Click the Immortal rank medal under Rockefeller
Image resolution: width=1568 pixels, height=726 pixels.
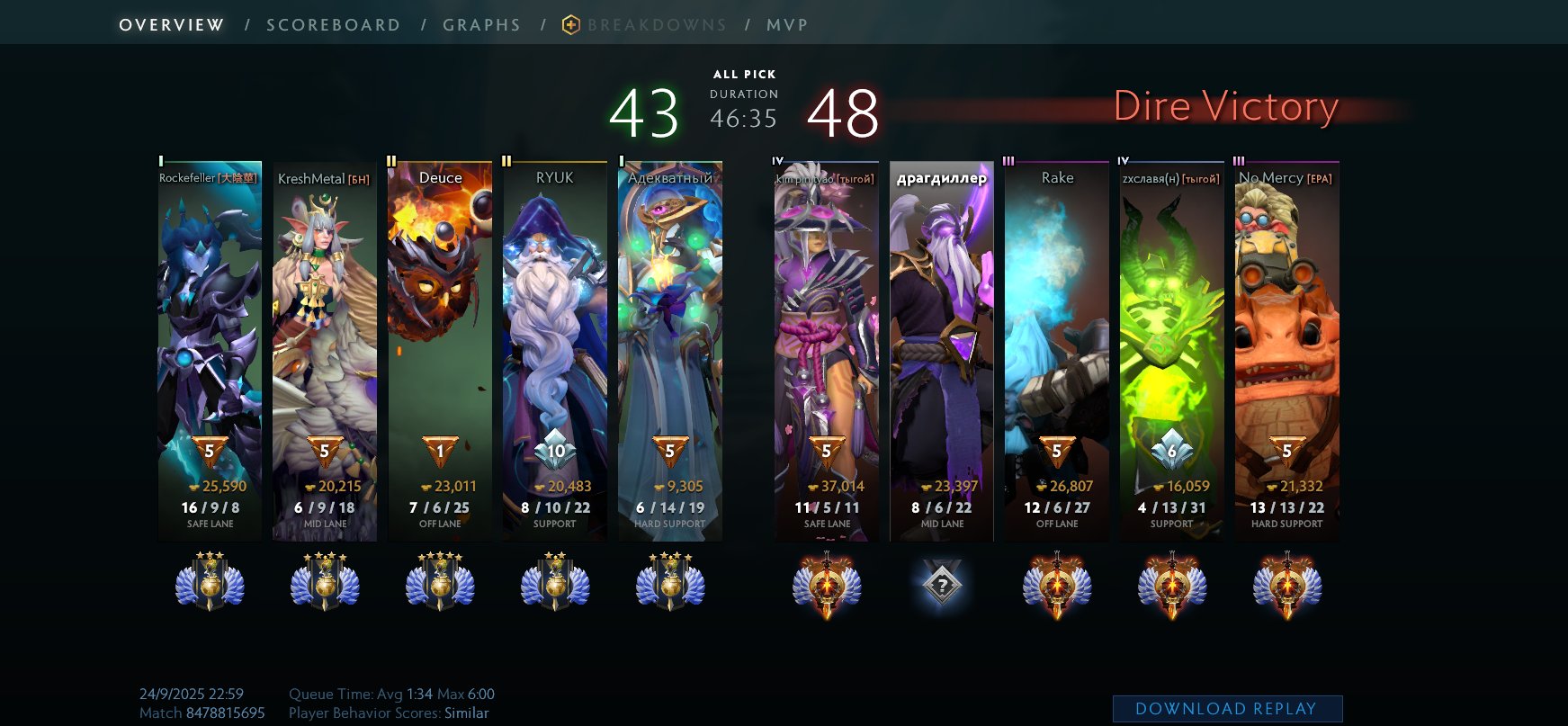click(x=210, y=583)
